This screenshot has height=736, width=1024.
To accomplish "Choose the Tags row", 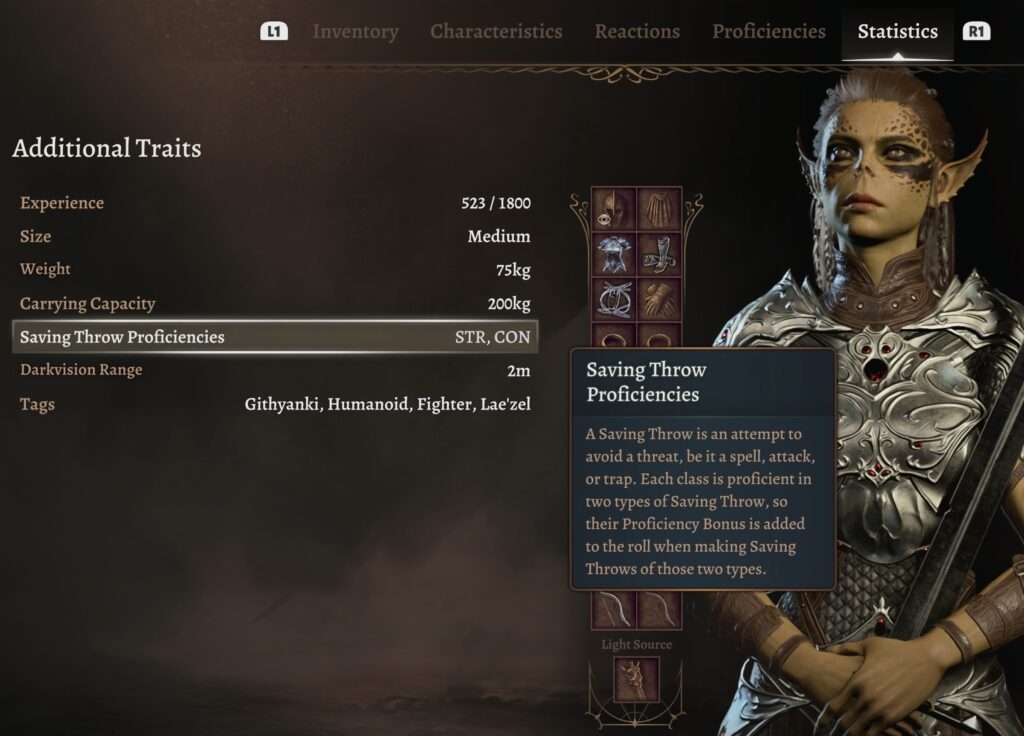I will [x=275, y=404].
